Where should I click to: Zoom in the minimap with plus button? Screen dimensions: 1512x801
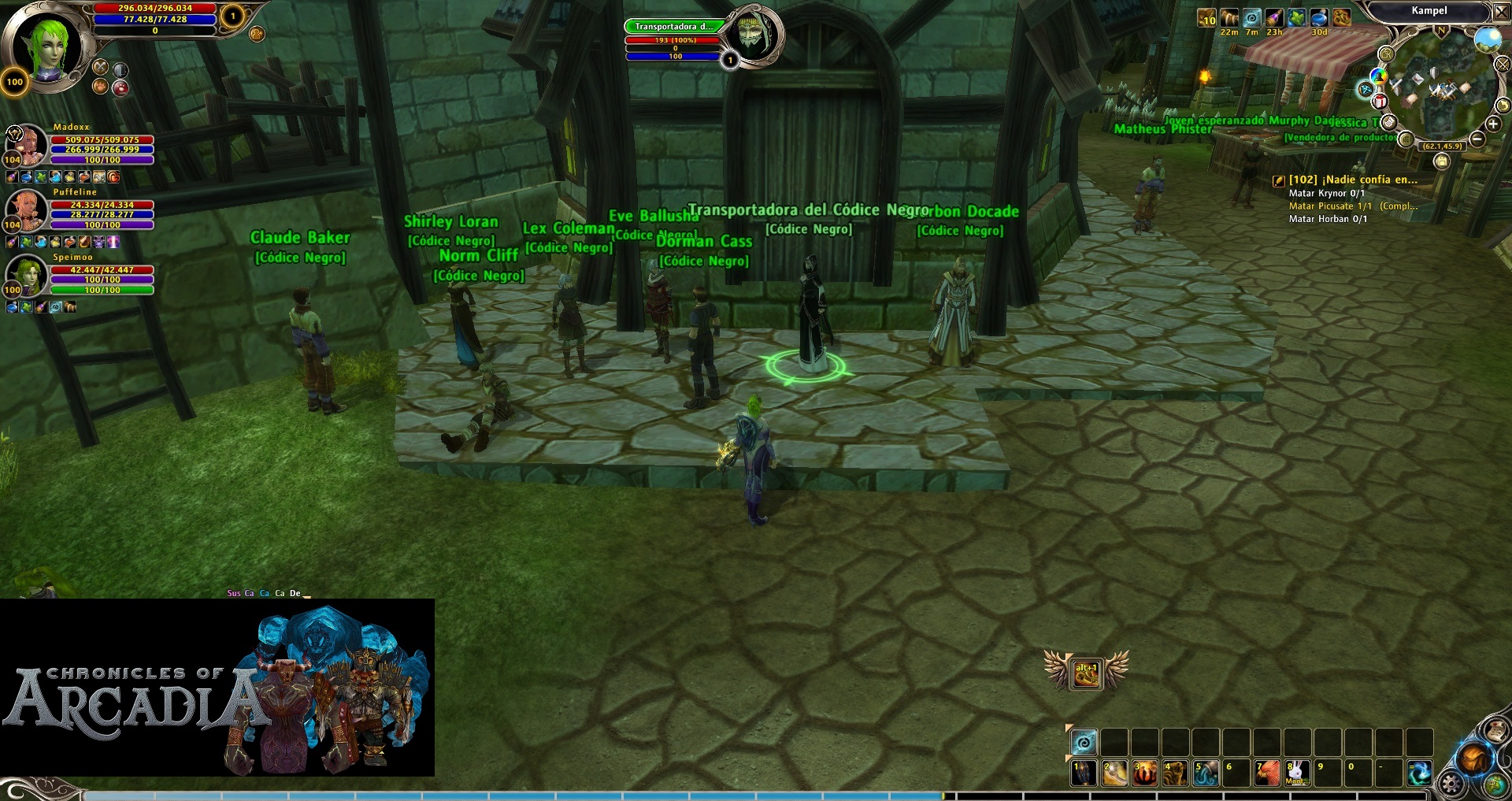[1493, 124]
